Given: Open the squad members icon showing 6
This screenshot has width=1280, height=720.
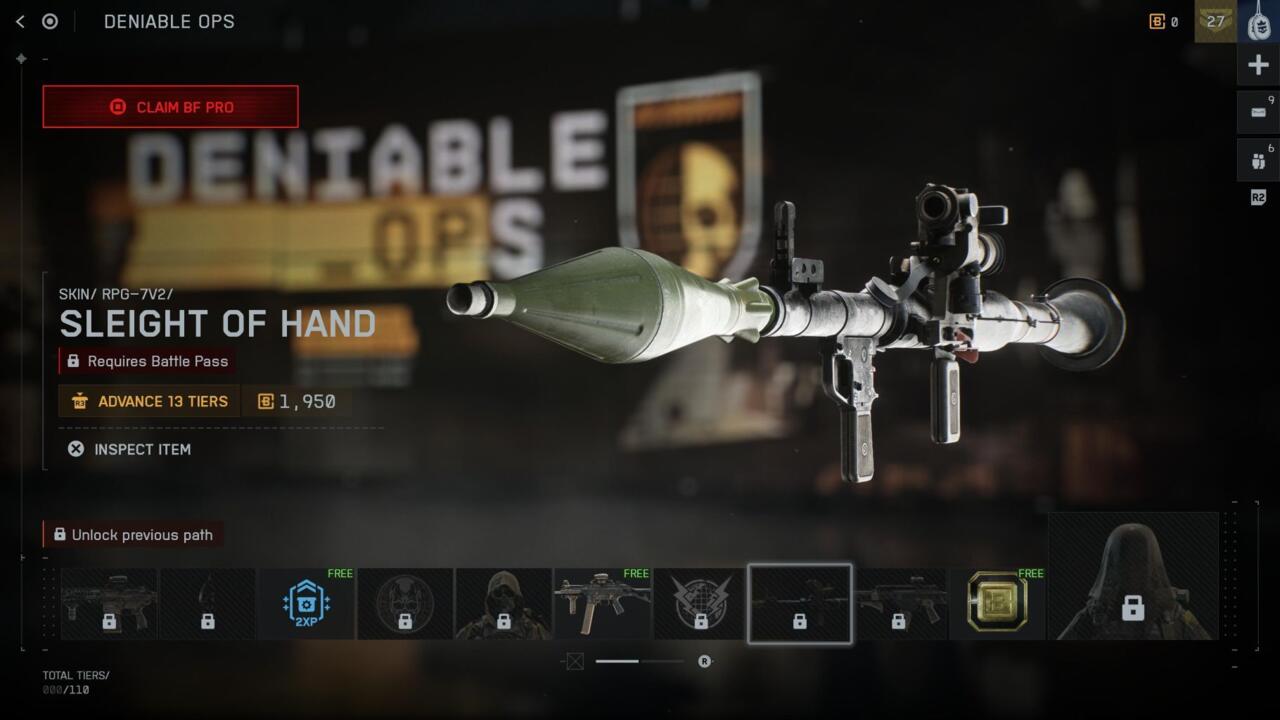Looking at the screenshot, I should [1258, 160].
